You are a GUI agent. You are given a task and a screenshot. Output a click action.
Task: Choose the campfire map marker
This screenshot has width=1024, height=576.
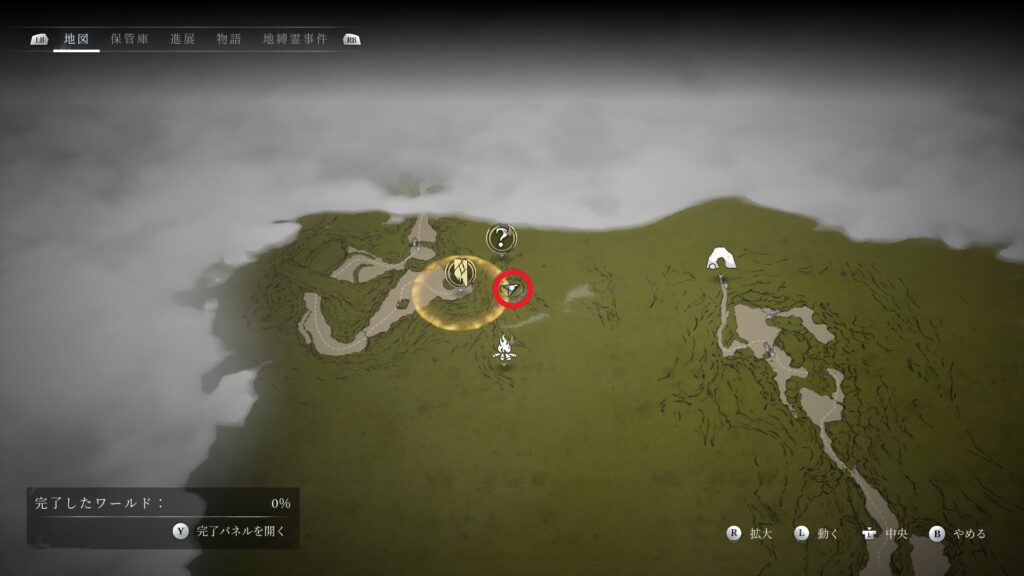[505, 348]
